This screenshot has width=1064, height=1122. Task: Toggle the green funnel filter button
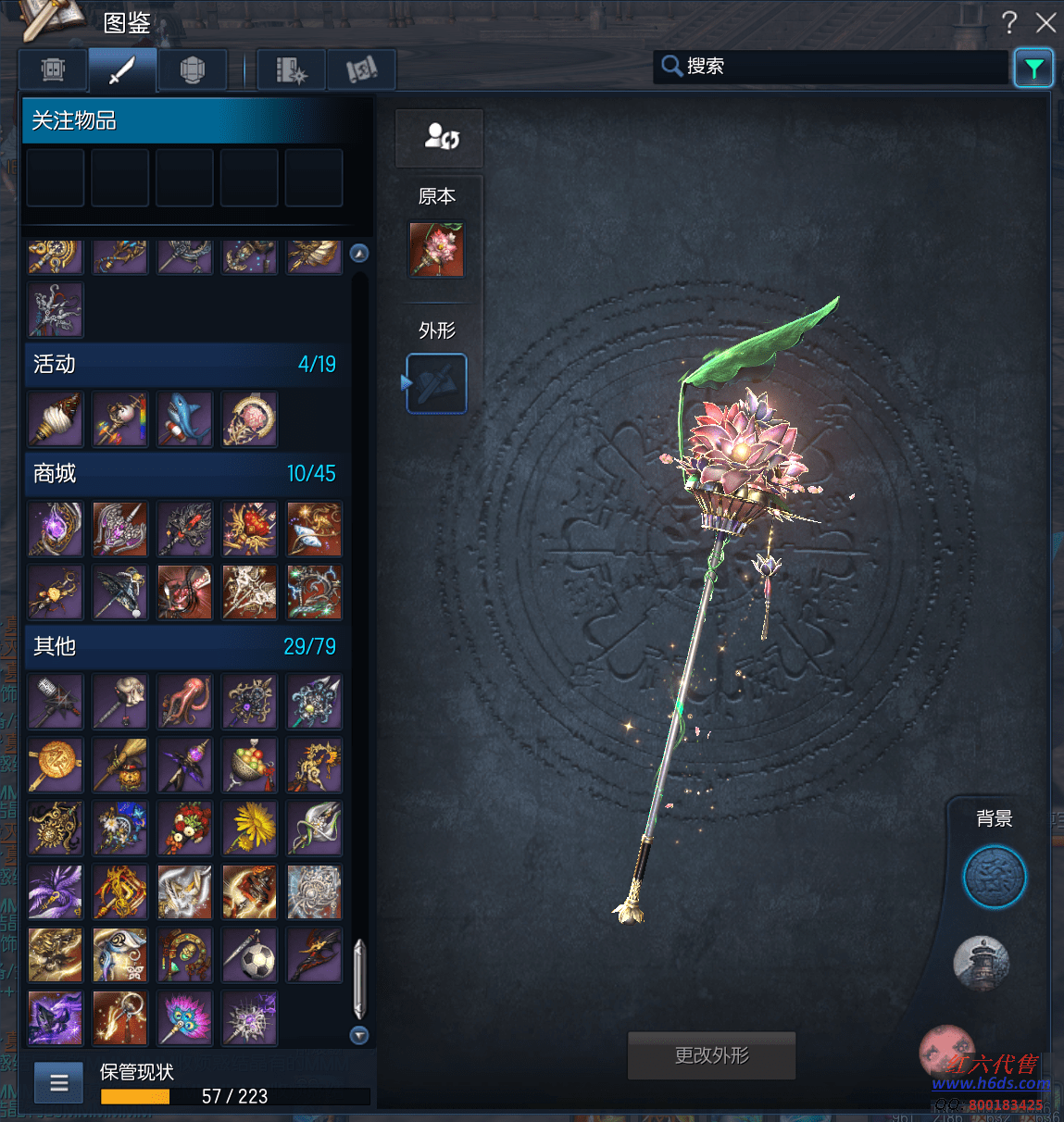point(1033,68)
